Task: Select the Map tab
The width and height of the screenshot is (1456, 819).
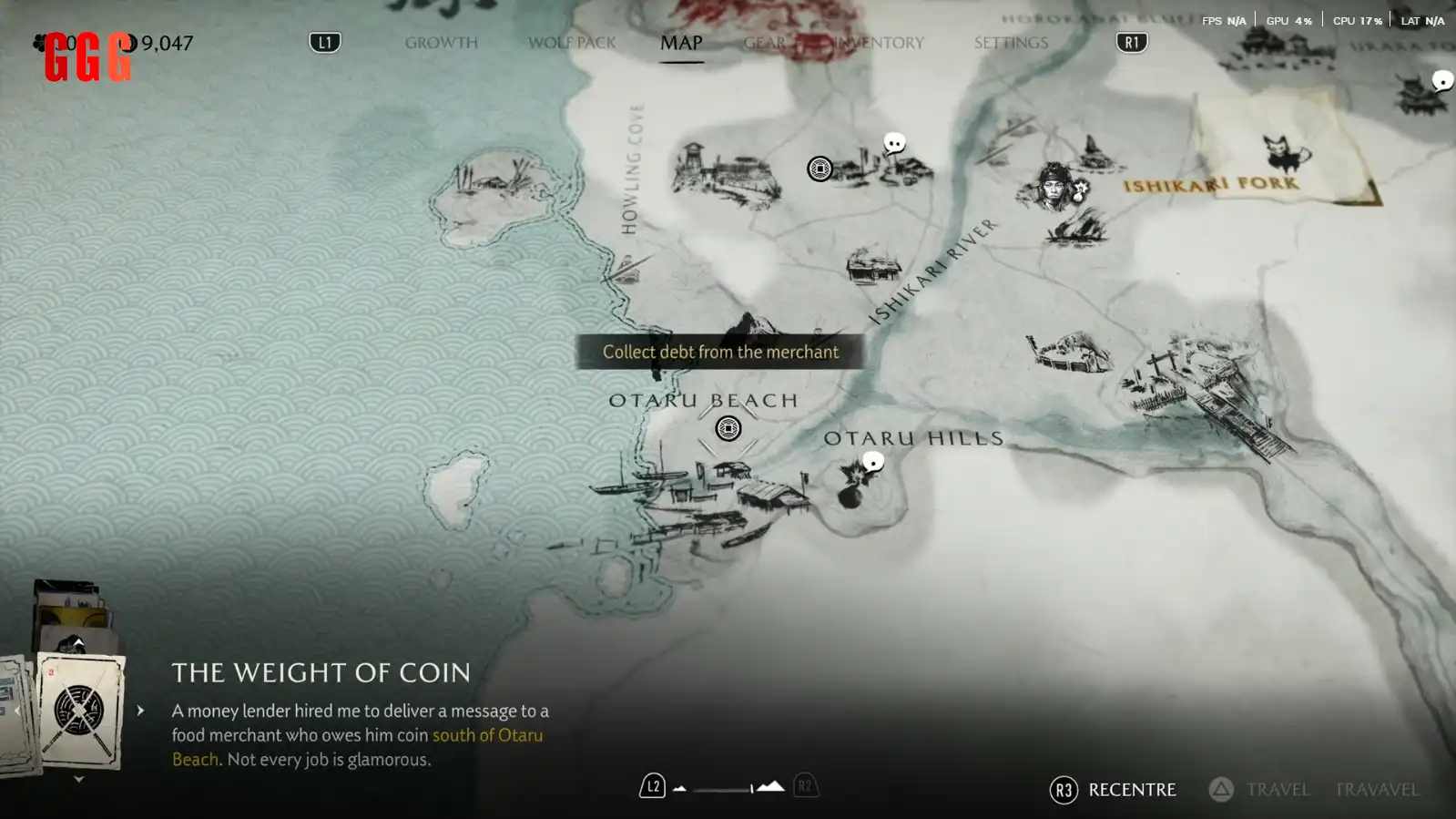Action: (x=681, y=43)
